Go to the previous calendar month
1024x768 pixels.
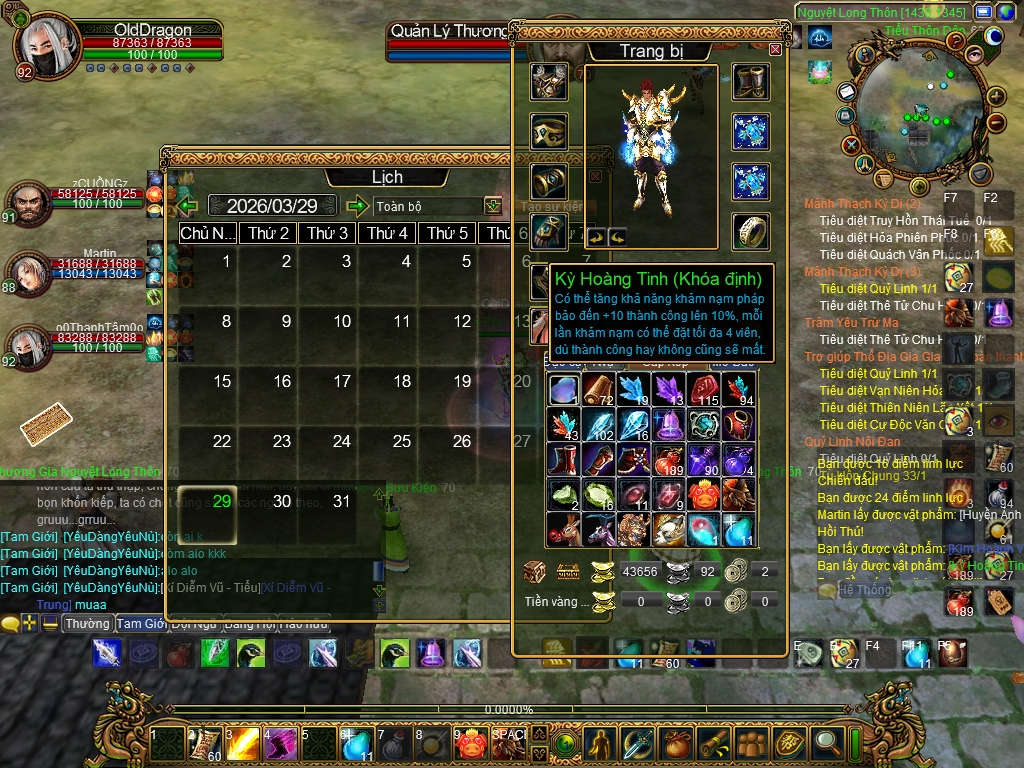(187, 206)
